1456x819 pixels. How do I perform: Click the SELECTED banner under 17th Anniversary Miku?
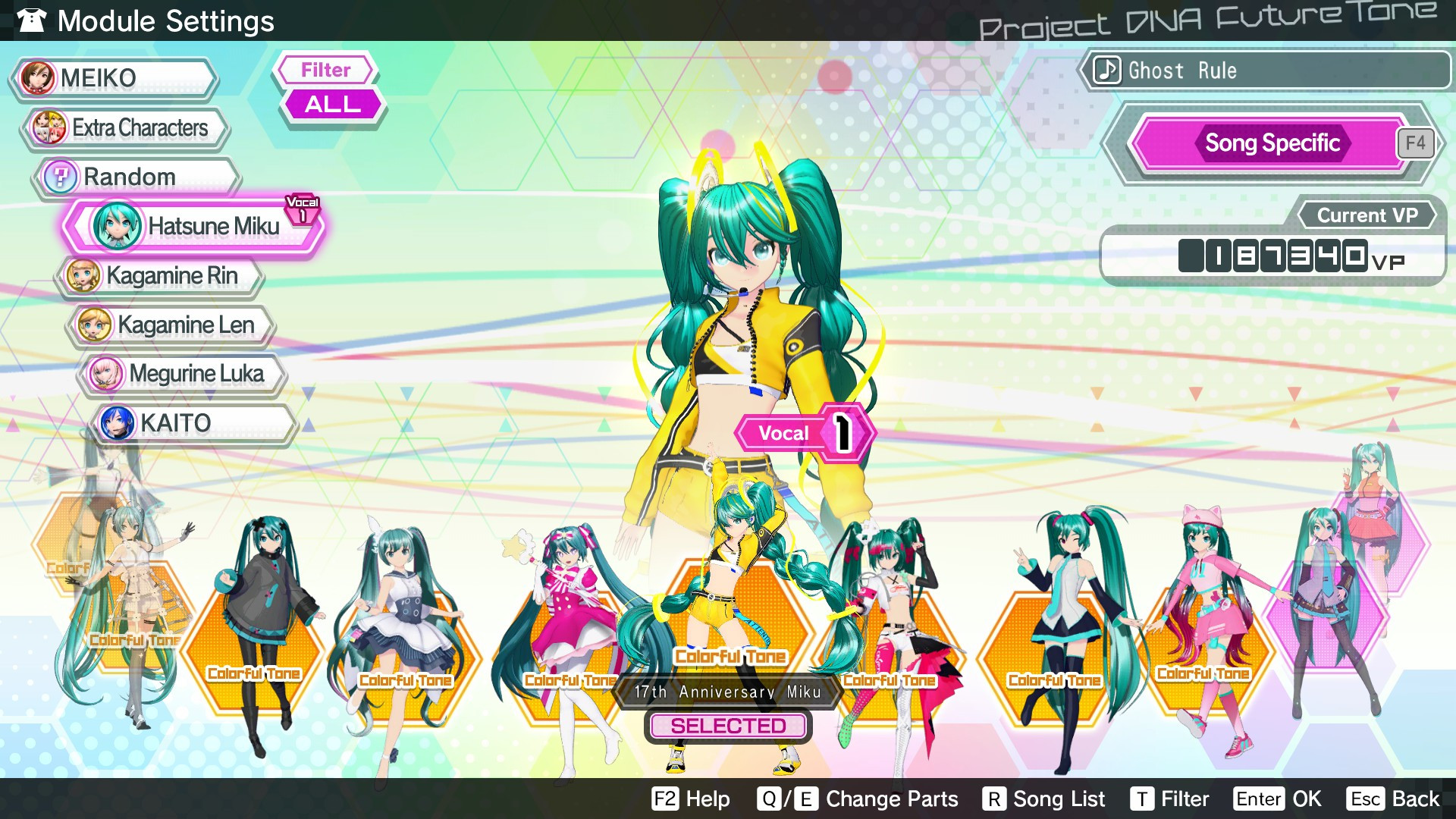pyautogui.click(x=727, y=726)
